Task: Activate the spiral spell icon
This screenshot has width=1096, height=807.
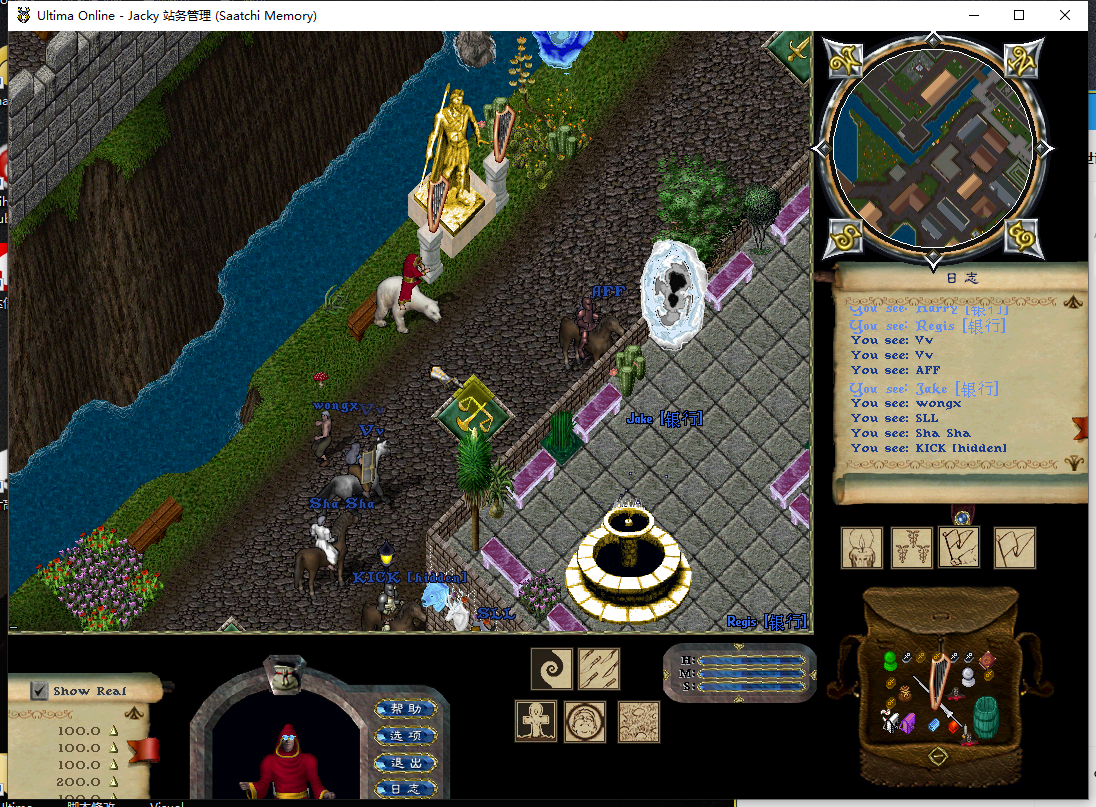Action: click(x=550, y=669)
